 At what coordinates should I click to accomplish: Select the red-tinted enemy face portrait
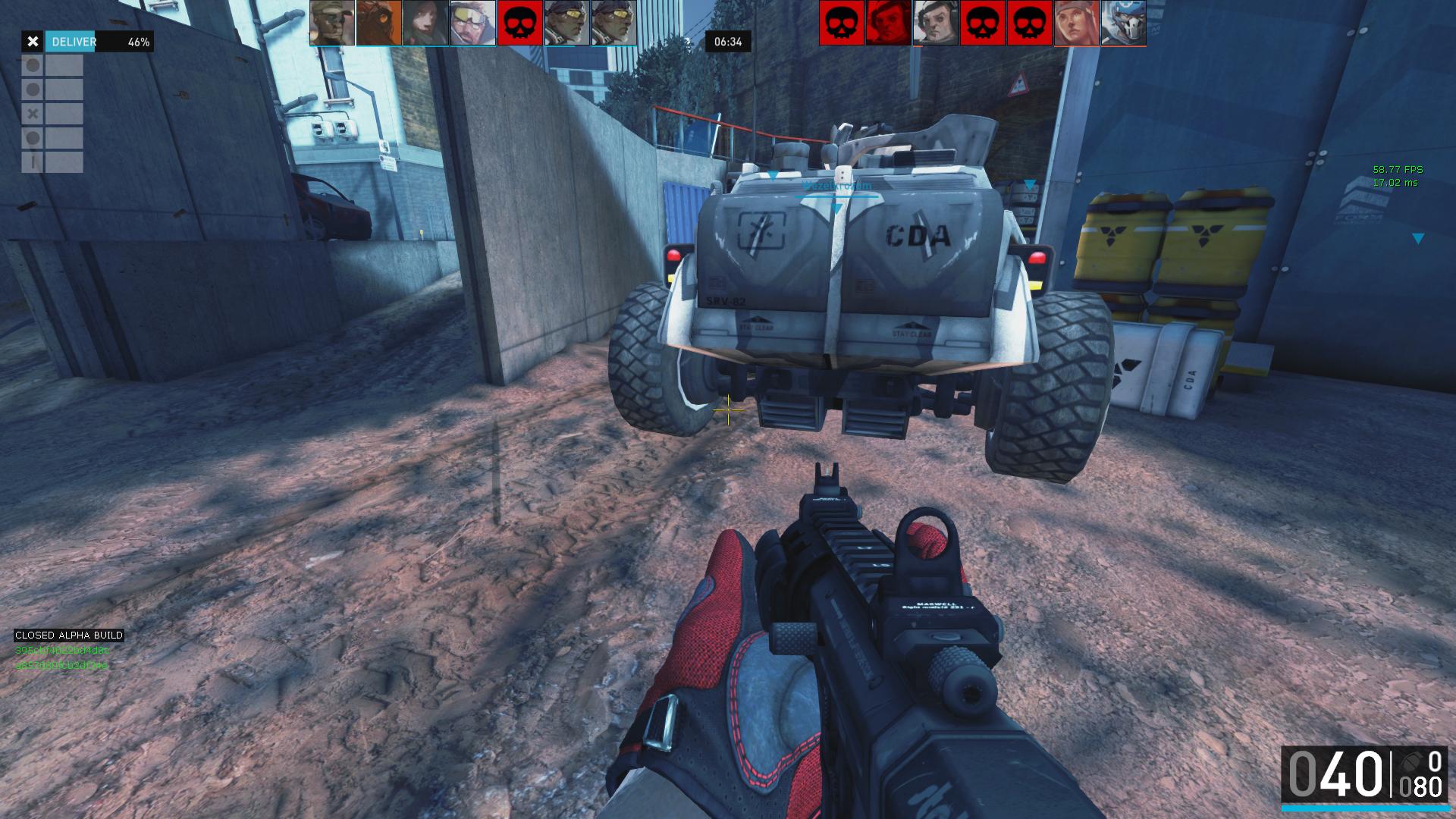[x=889, y=23]
